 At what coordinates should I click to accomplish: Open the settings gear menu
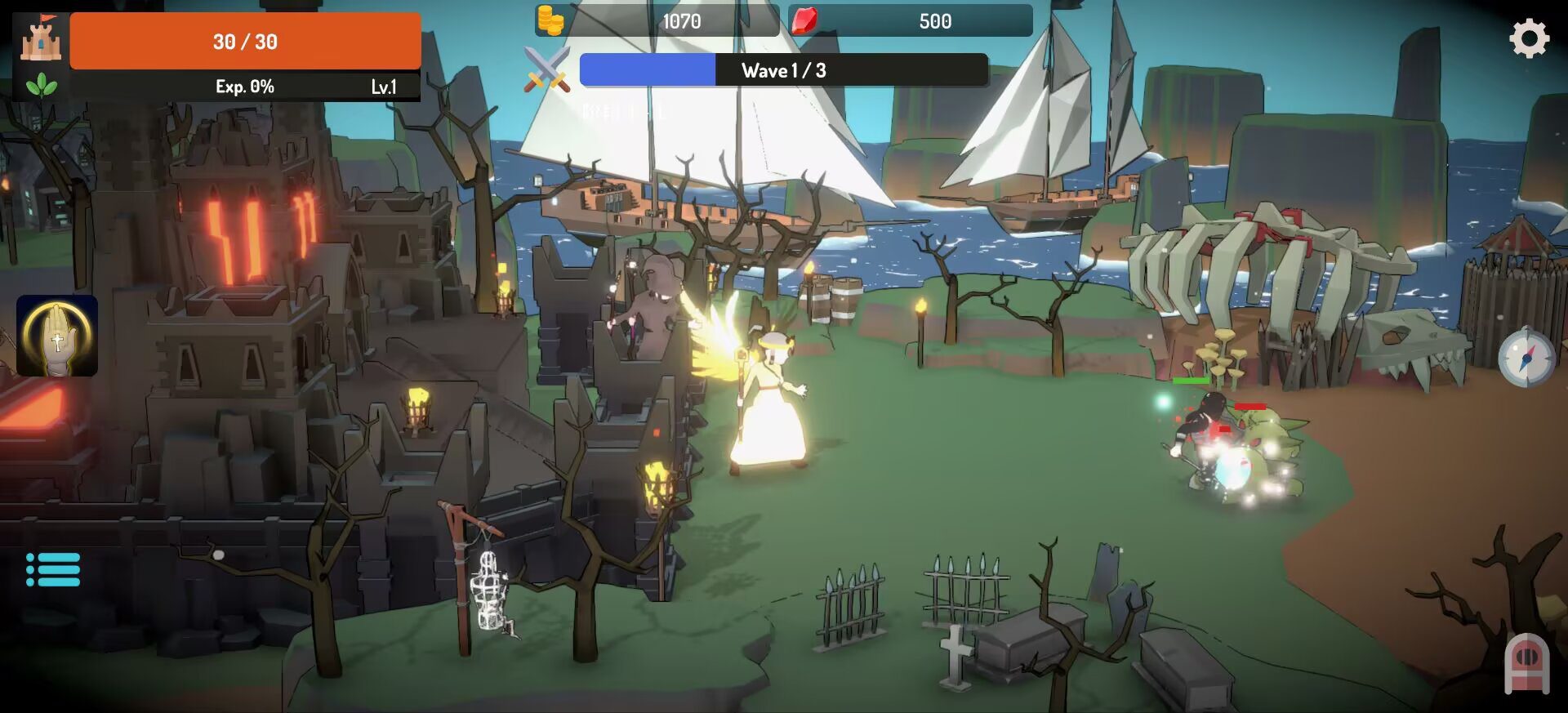pos(1529,38)
